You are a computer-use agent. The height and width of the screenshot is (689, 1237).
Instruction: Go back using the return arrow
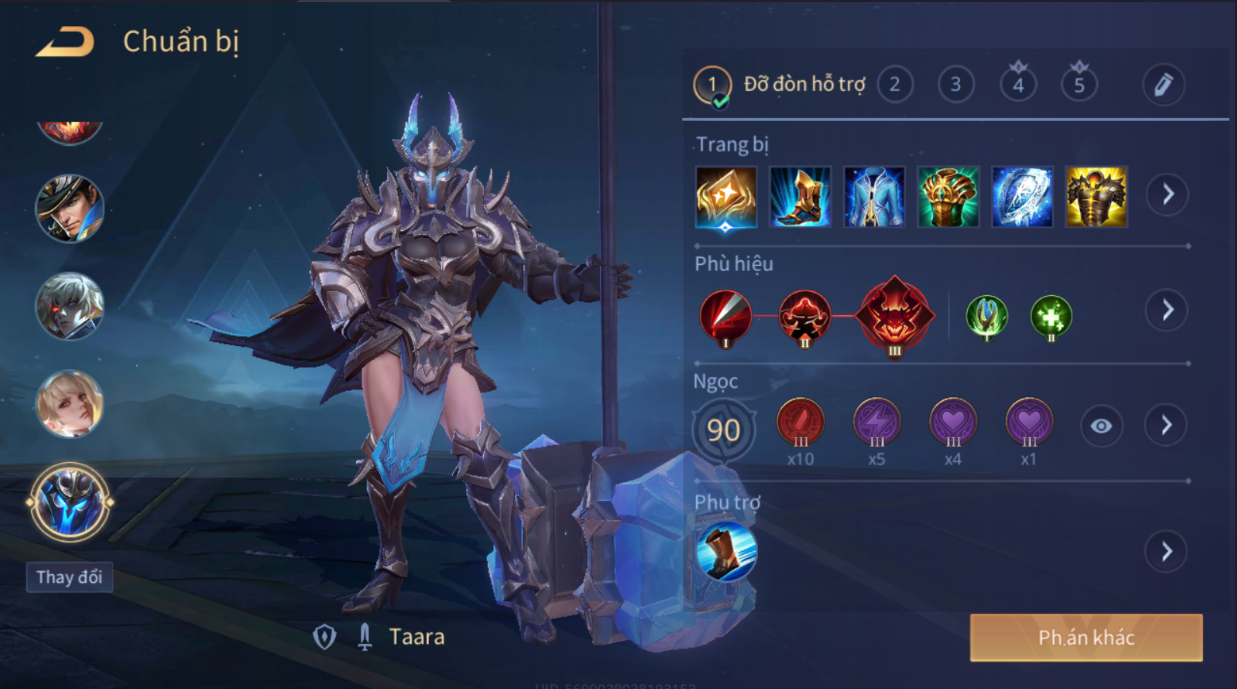tap(65, 42)
